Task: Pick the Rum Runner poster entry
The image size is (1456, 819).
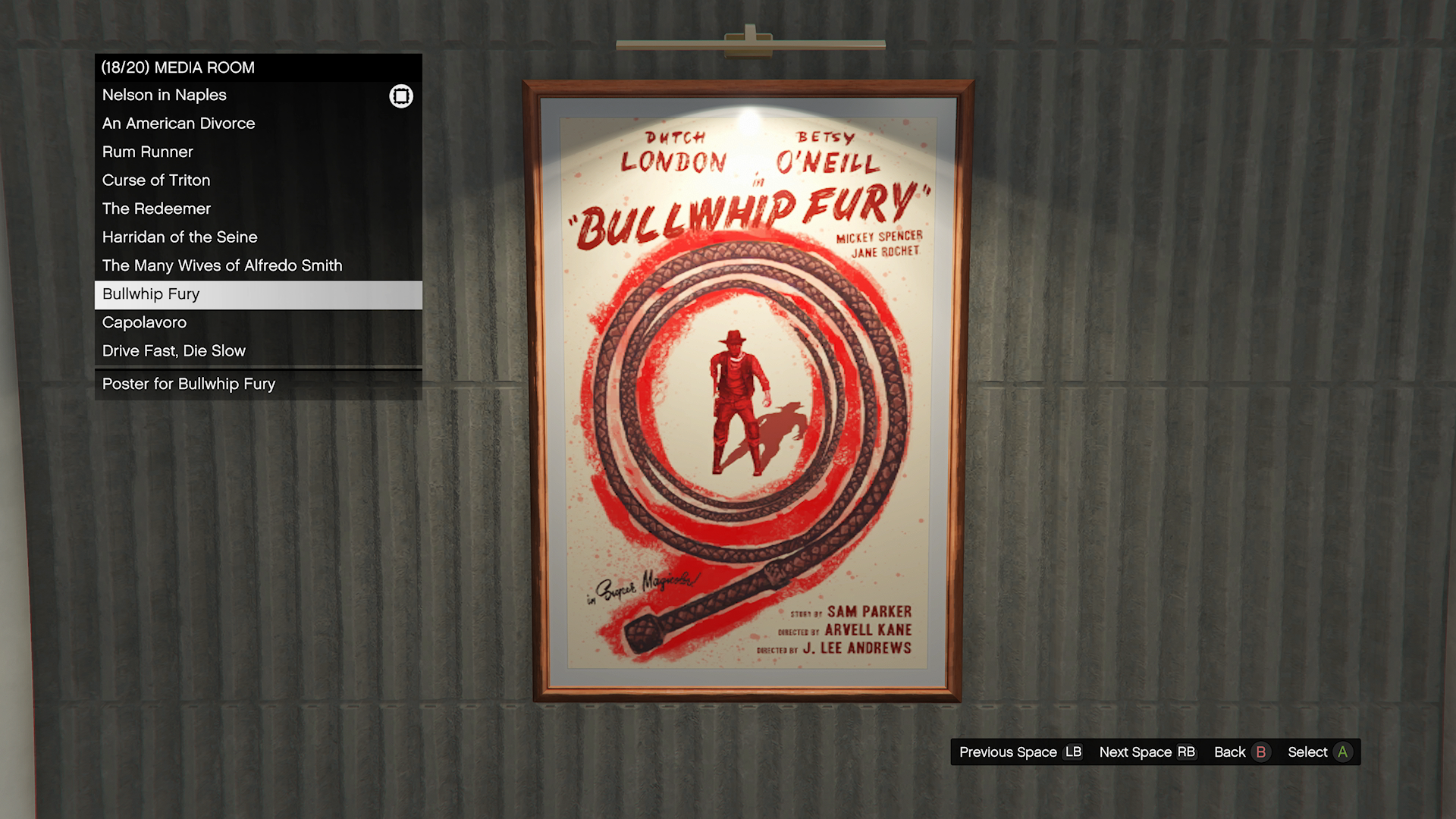Action: tap(148, 152)
